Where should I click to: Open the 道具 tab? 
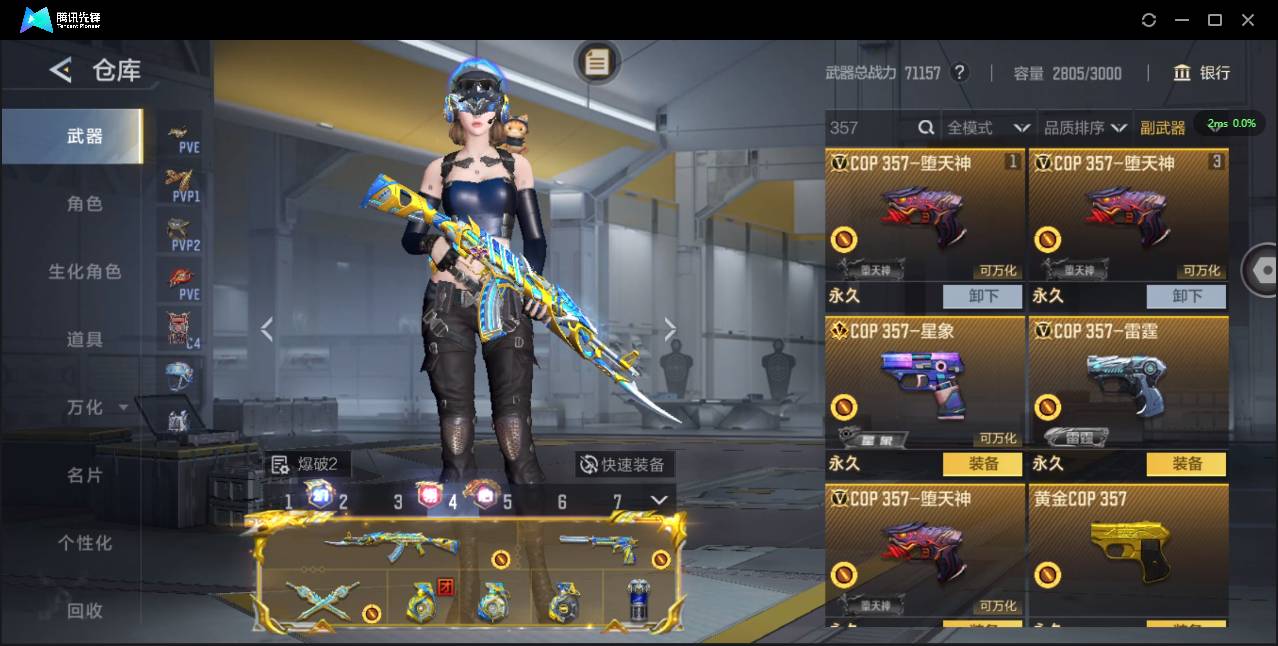[84, 340]
